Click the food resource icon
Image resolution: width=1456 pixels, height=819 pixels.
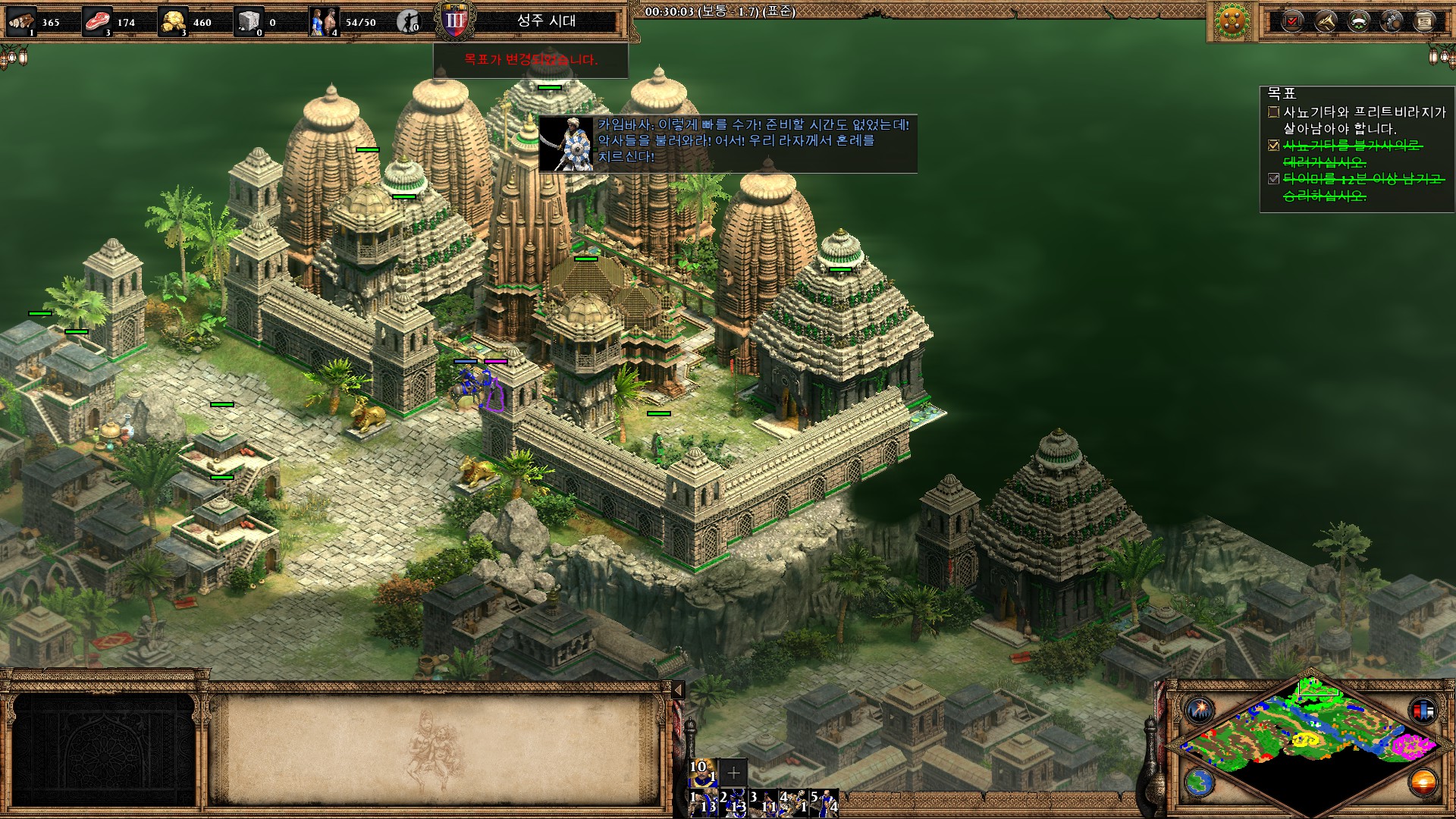[x=96, y=21]
